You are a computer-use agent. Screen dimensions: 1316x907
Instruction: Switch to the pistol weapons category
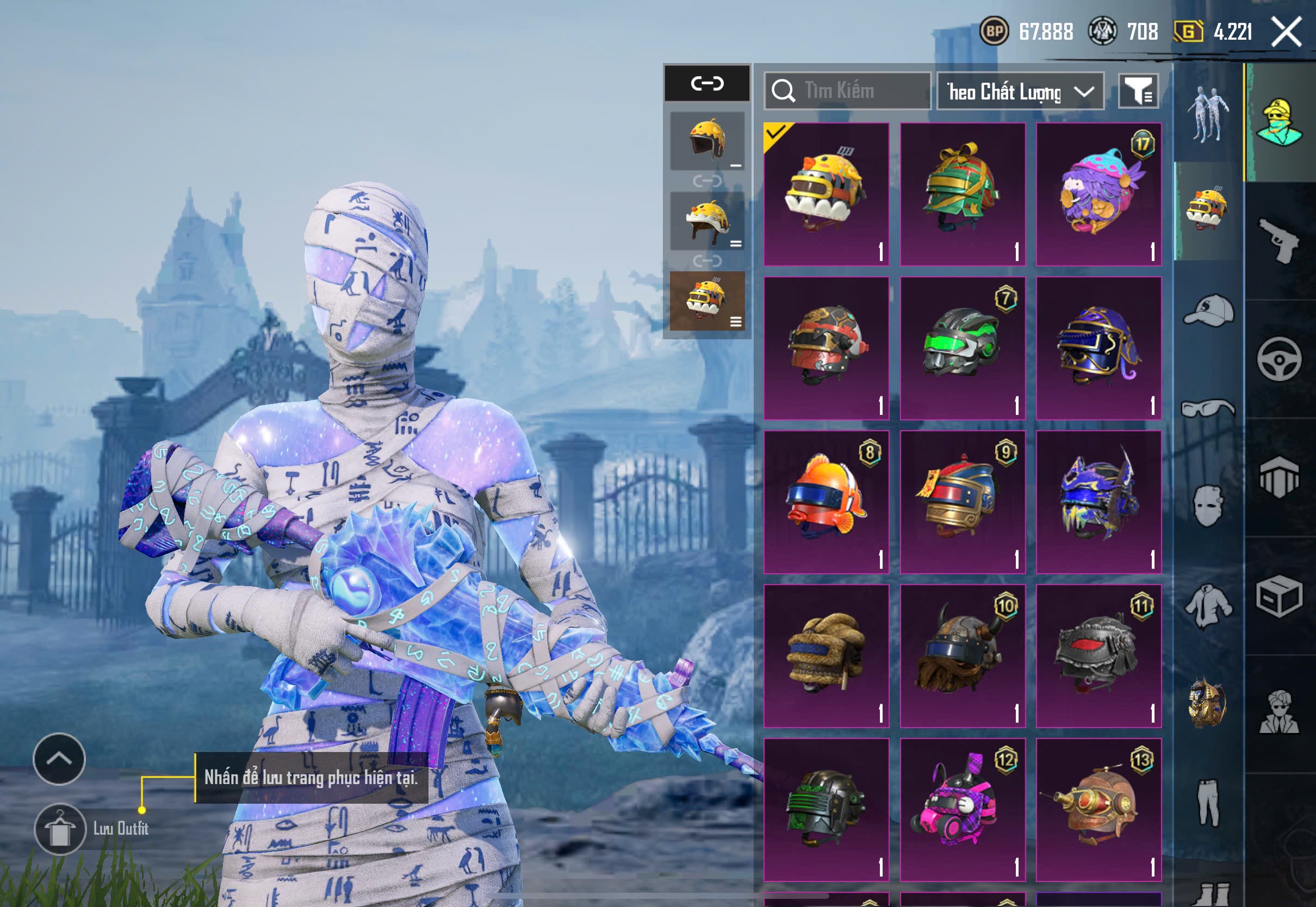click(x=1280, y=240)
